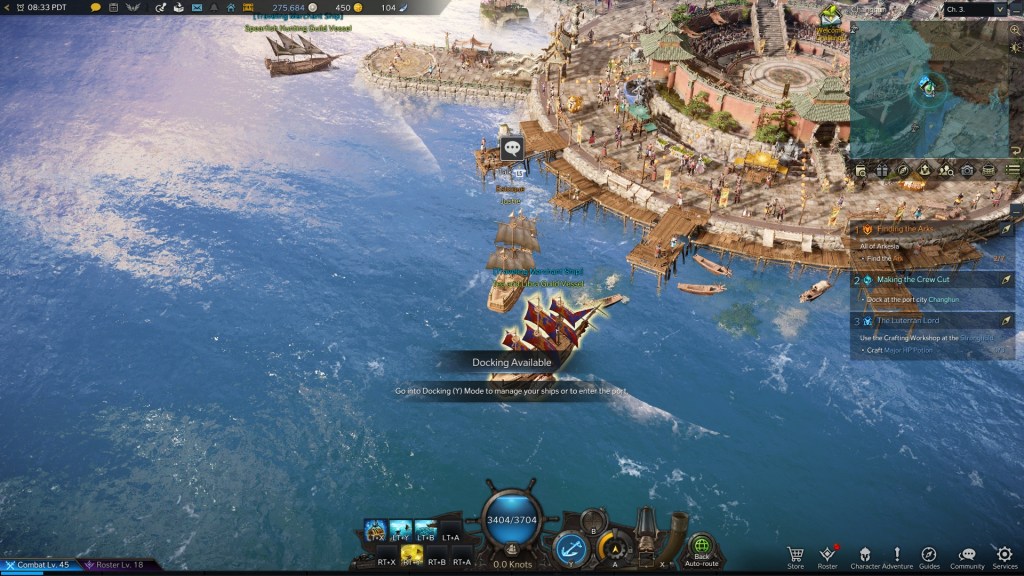This screenshot has height=576, width=1024.
Task: Click the blue anchor docking button
Action: tap(570, 547)
